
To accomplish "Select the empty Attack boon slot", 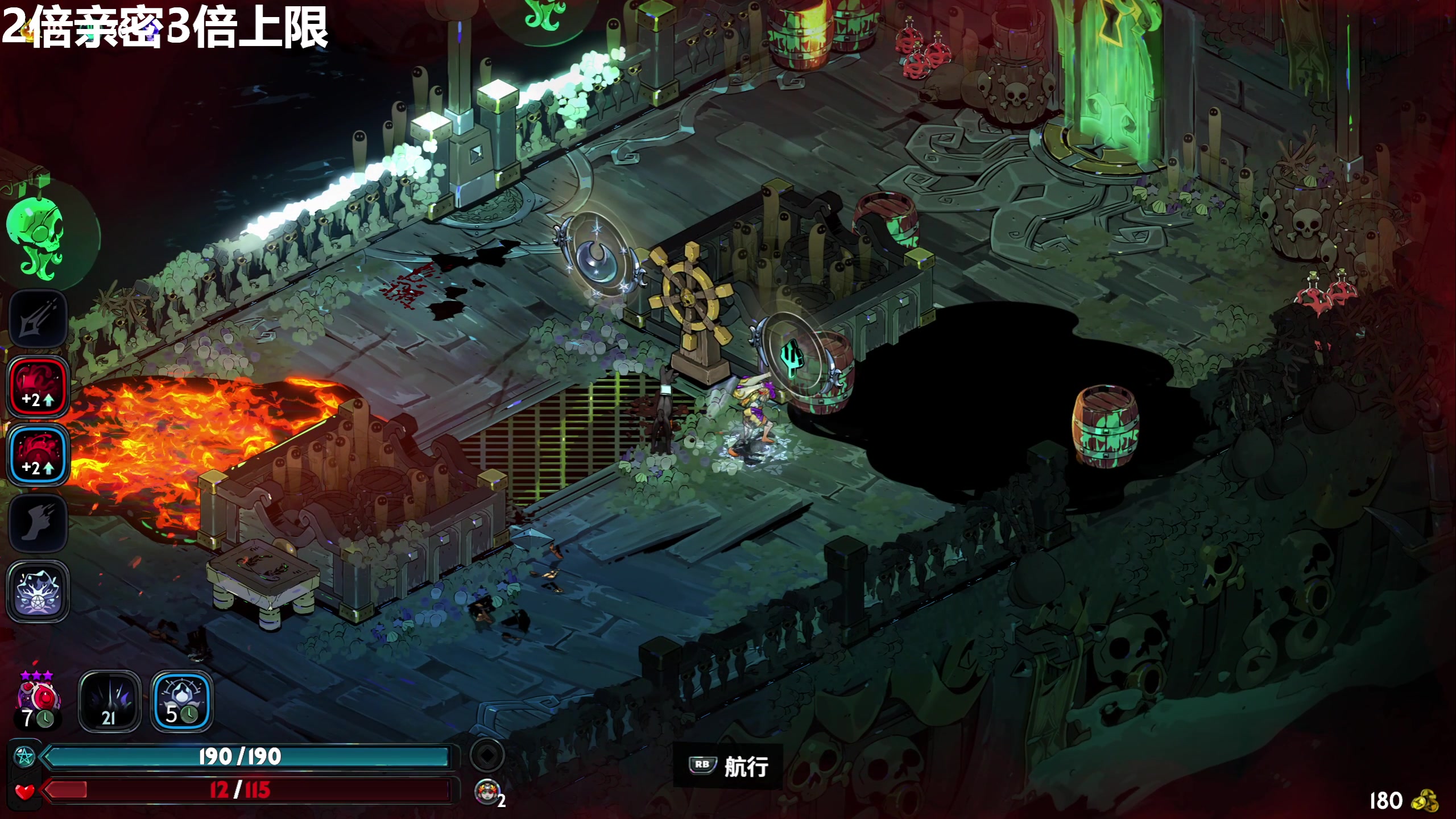I will pyautogui.click(x=38, y=318).
